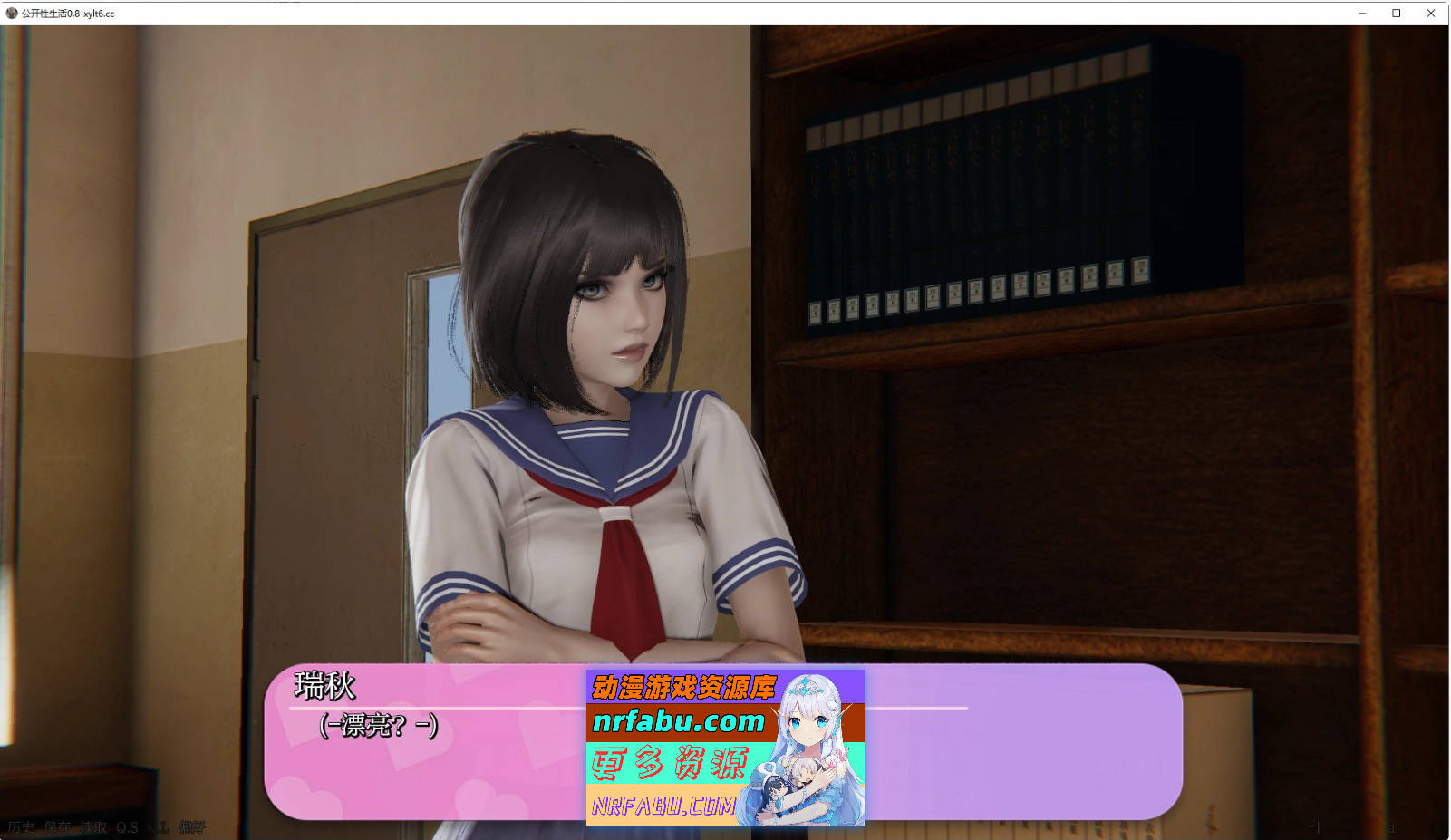Click 保存 to save the game
This screenshot has width=1451, height=840.
pyautogui.click(x=57, y=826)
